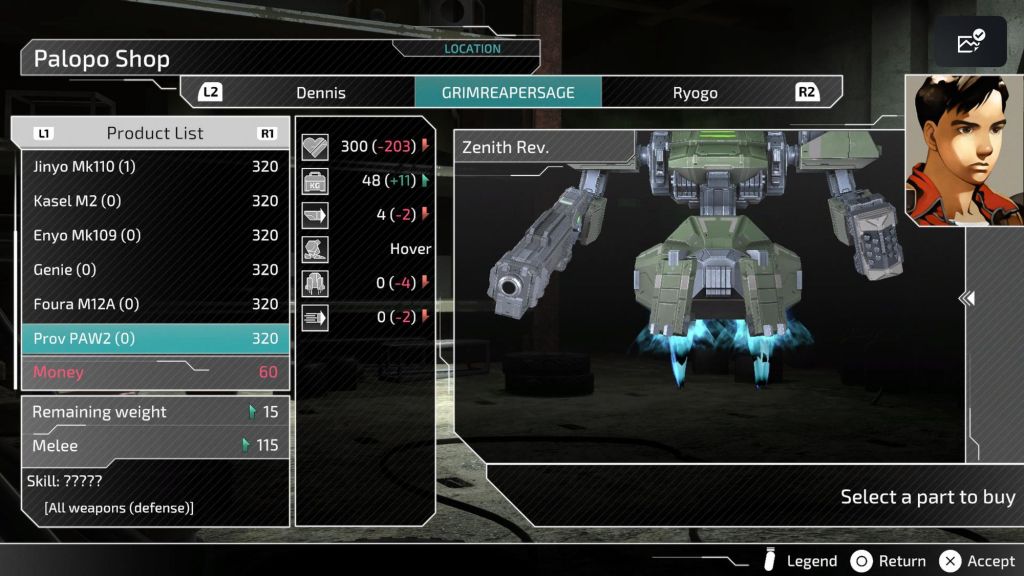The height and width of the screenshot is (576, 1024).
Task: Click Accept to confirm the purchase
Action: click(978, 561)
